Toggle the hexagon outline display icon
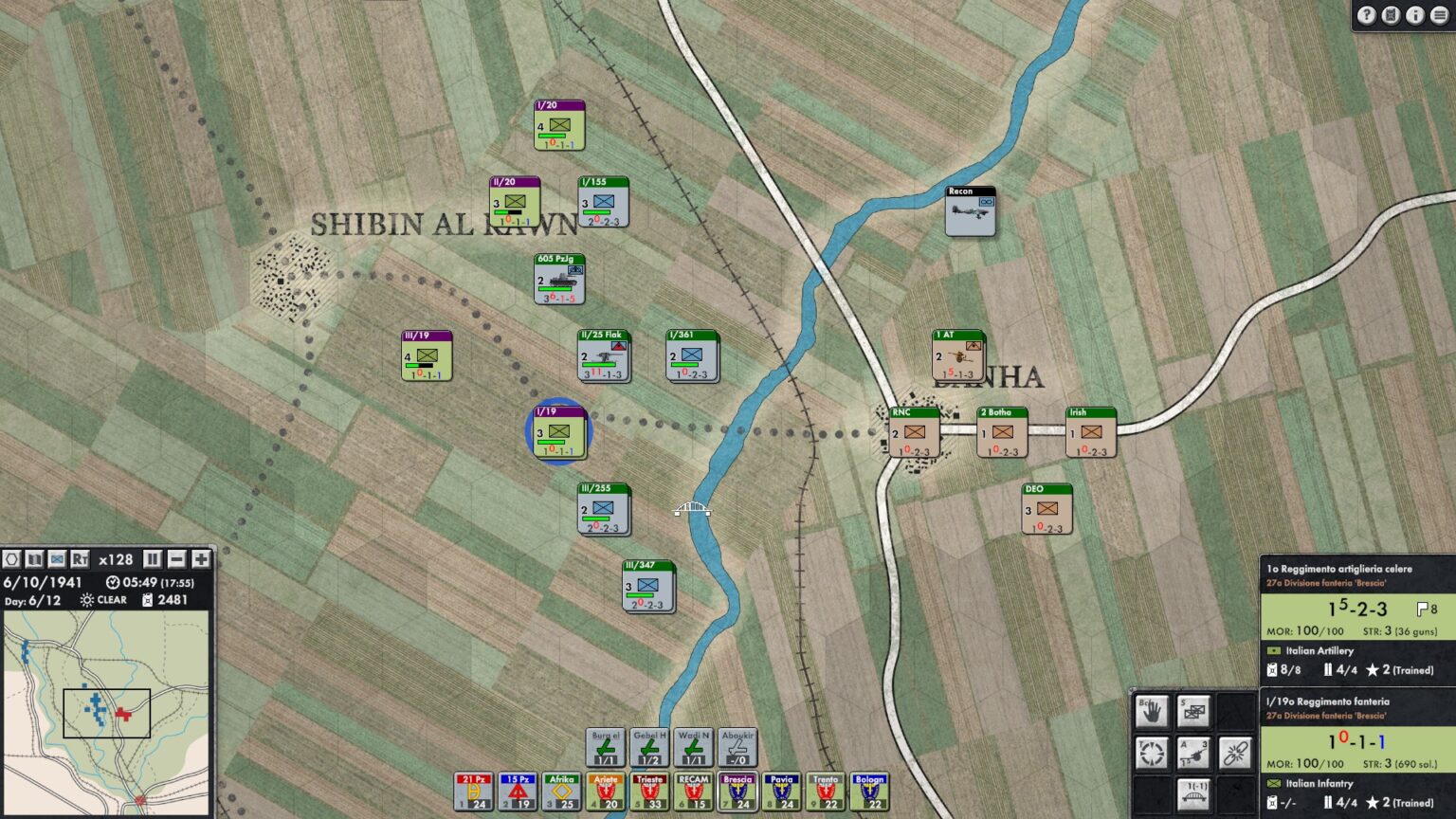The width and height of the screenshot is (1456, 819). click(11, 560)
